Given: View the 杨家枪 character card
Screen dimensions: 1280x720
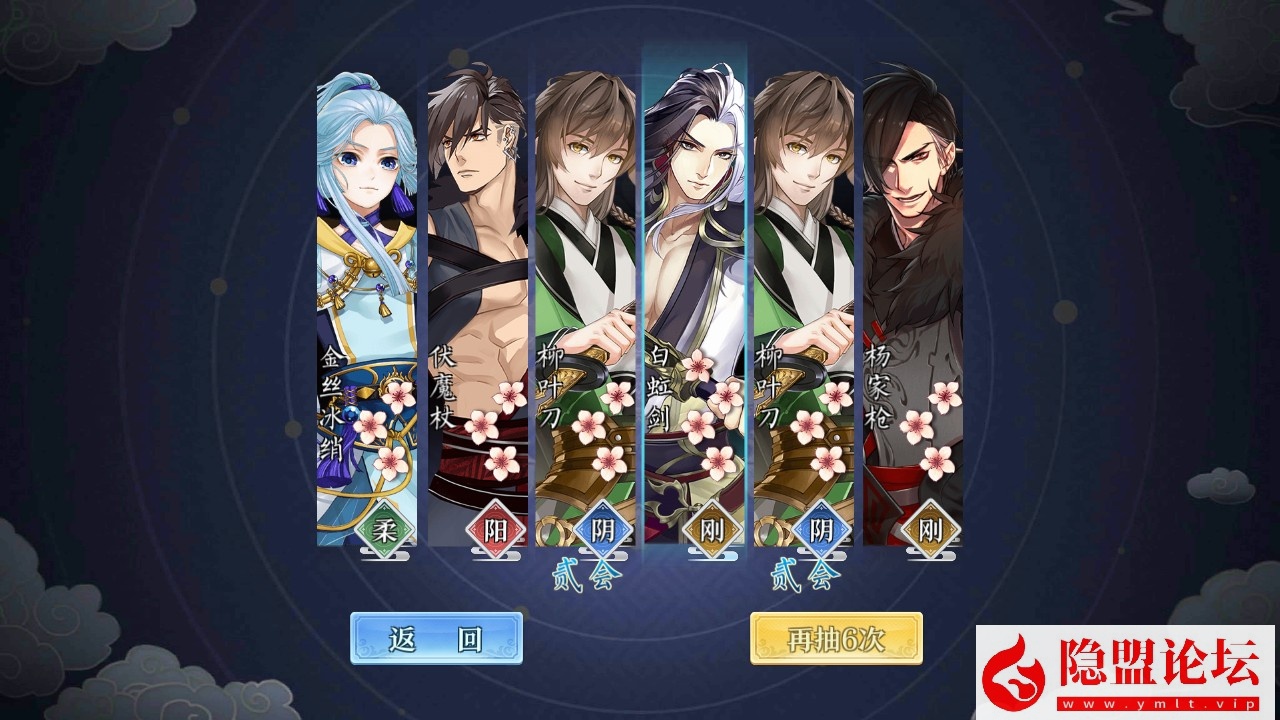Looking at the screenshot, I should (912, 310).
